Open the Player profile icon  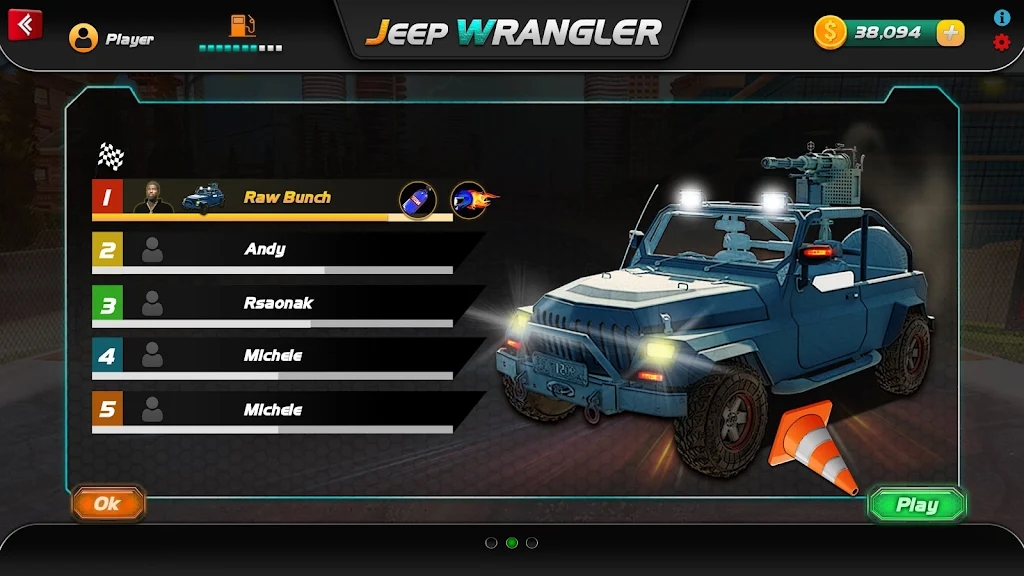click(x=83, y=38)
